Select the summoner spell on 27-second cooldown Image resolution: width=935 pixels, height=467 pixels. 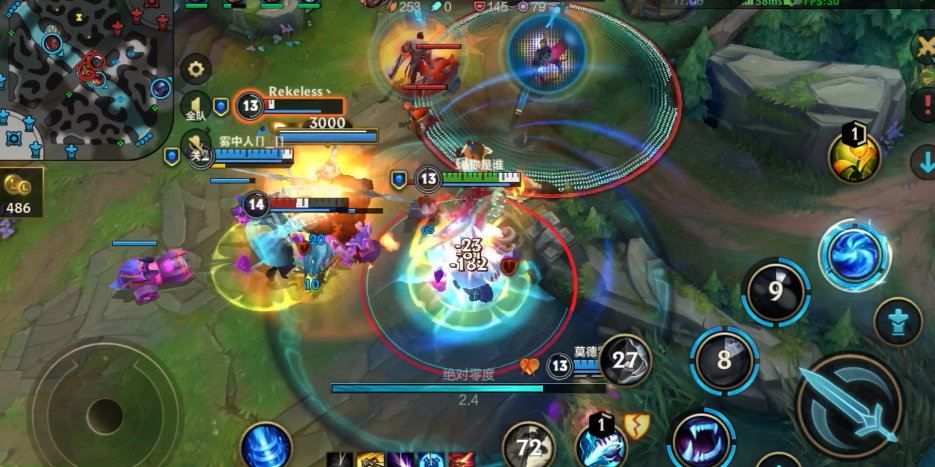click(x=625, y=361)
